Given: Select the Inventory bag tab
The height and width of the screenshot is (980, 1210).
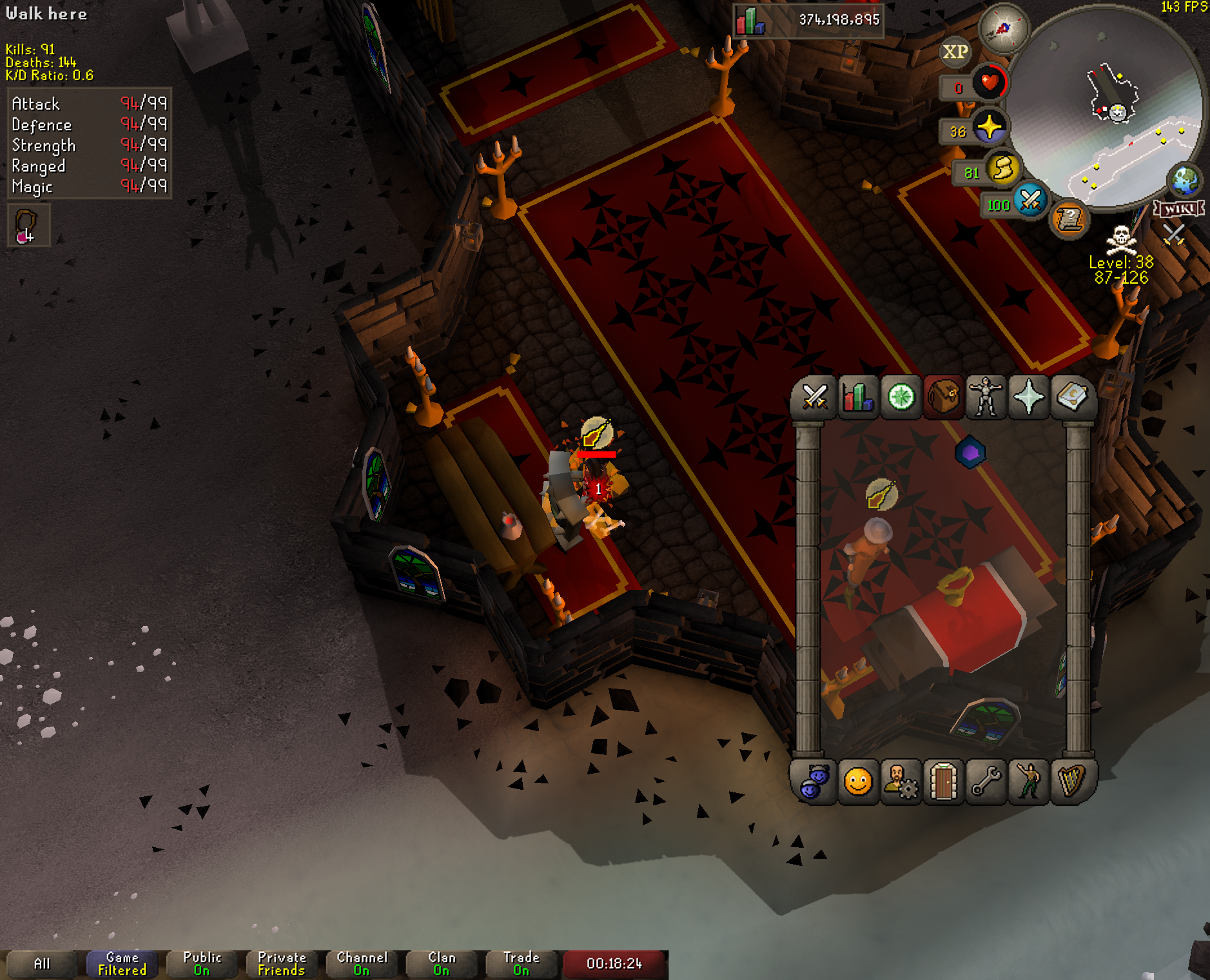Looking at the screenshot, I should 943,397.
